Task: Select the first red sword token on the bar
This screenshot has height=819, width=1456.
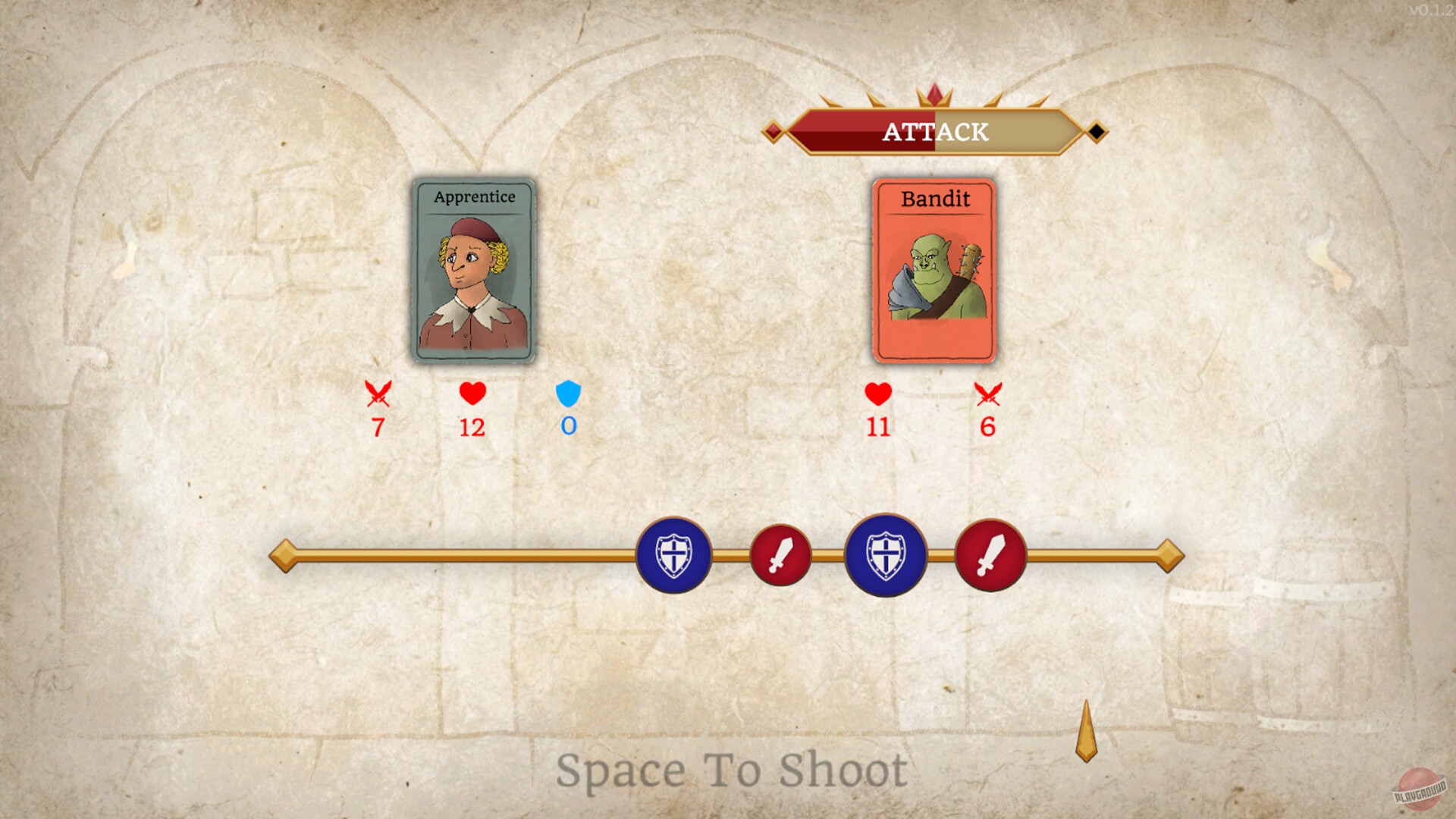Action: 781,556
